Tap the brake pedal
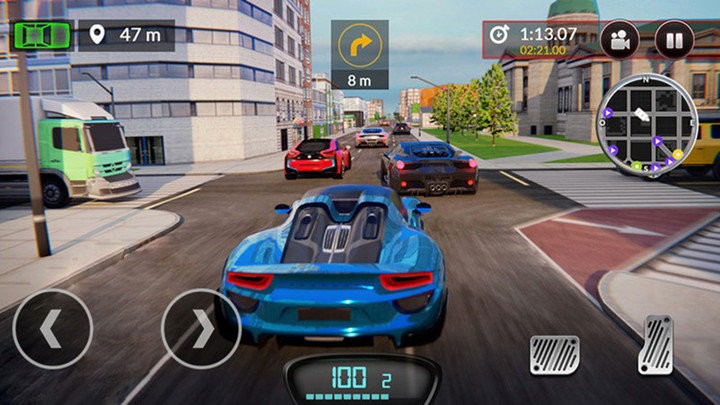 [x=554, y=355]
